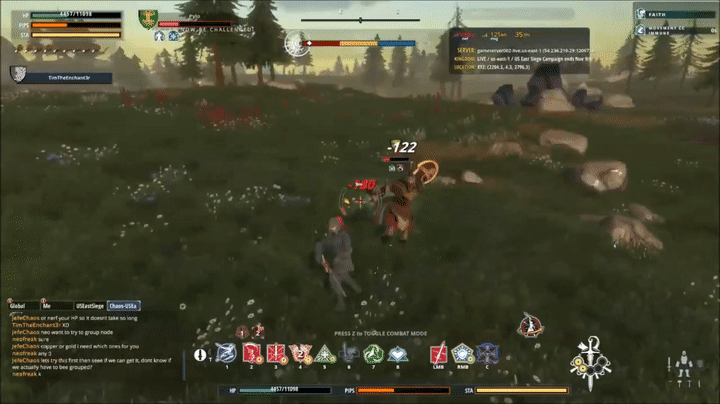Use the triangle ability in slot 5
Viewport: 720px width, 404px height.
click(x=324, y=352)
